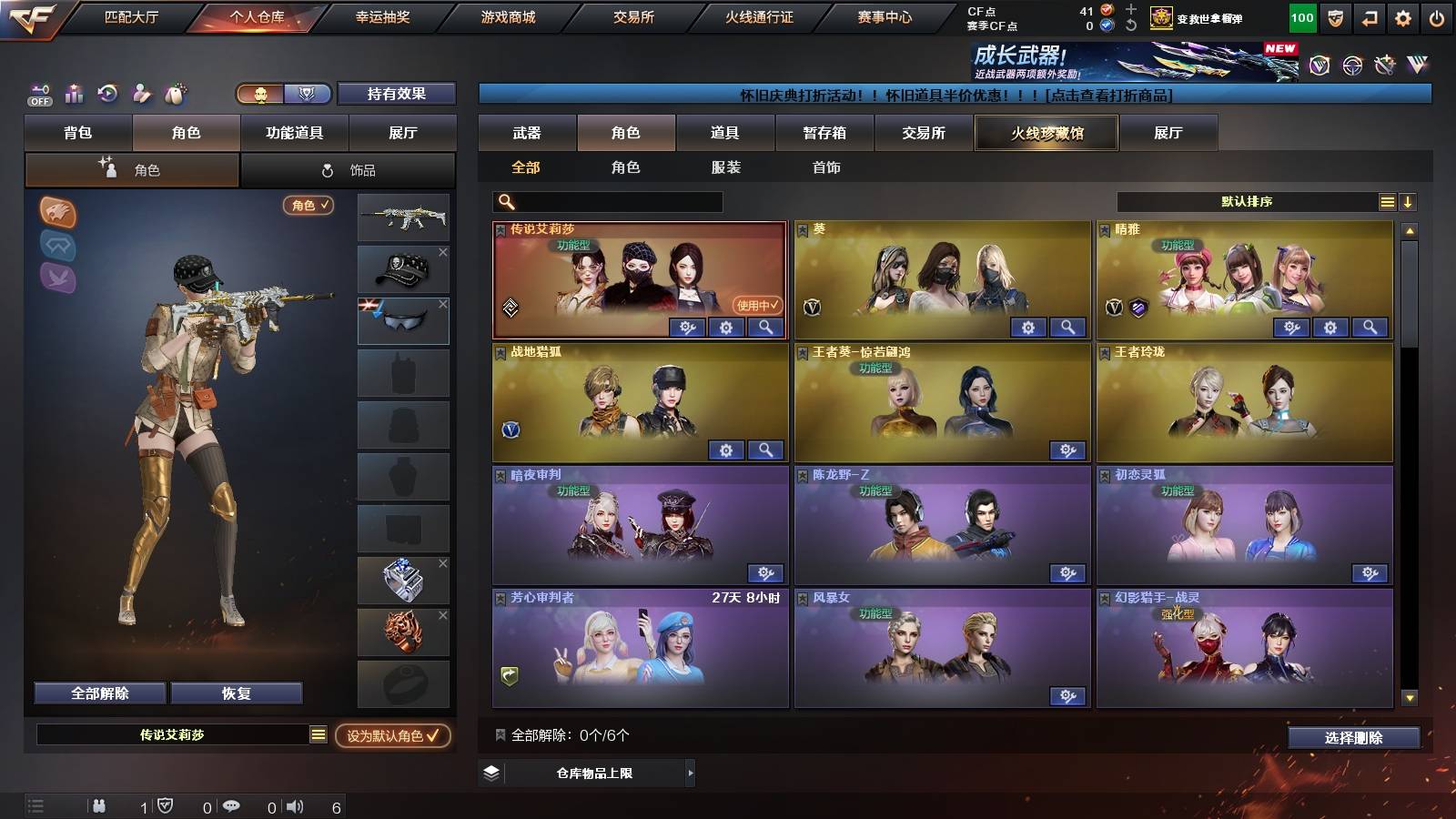Switch the OFF key toggle to on
Screen dimensions: 1456x819
(x=39, y=94)
